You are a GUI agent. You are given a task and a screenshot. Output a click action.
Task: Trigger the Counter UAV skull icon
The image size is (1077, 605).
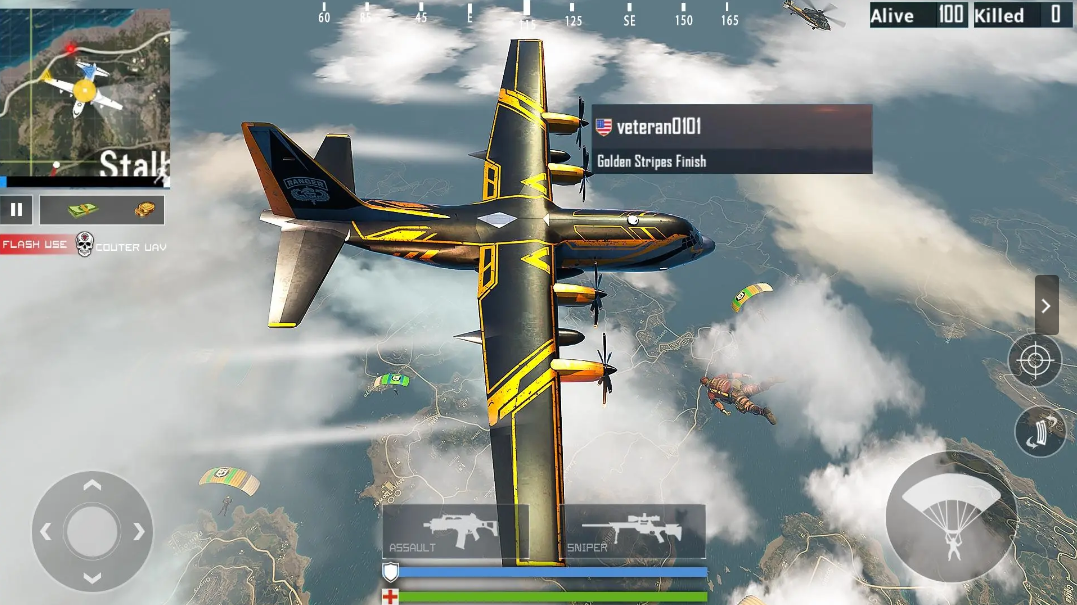coord(85,245)
